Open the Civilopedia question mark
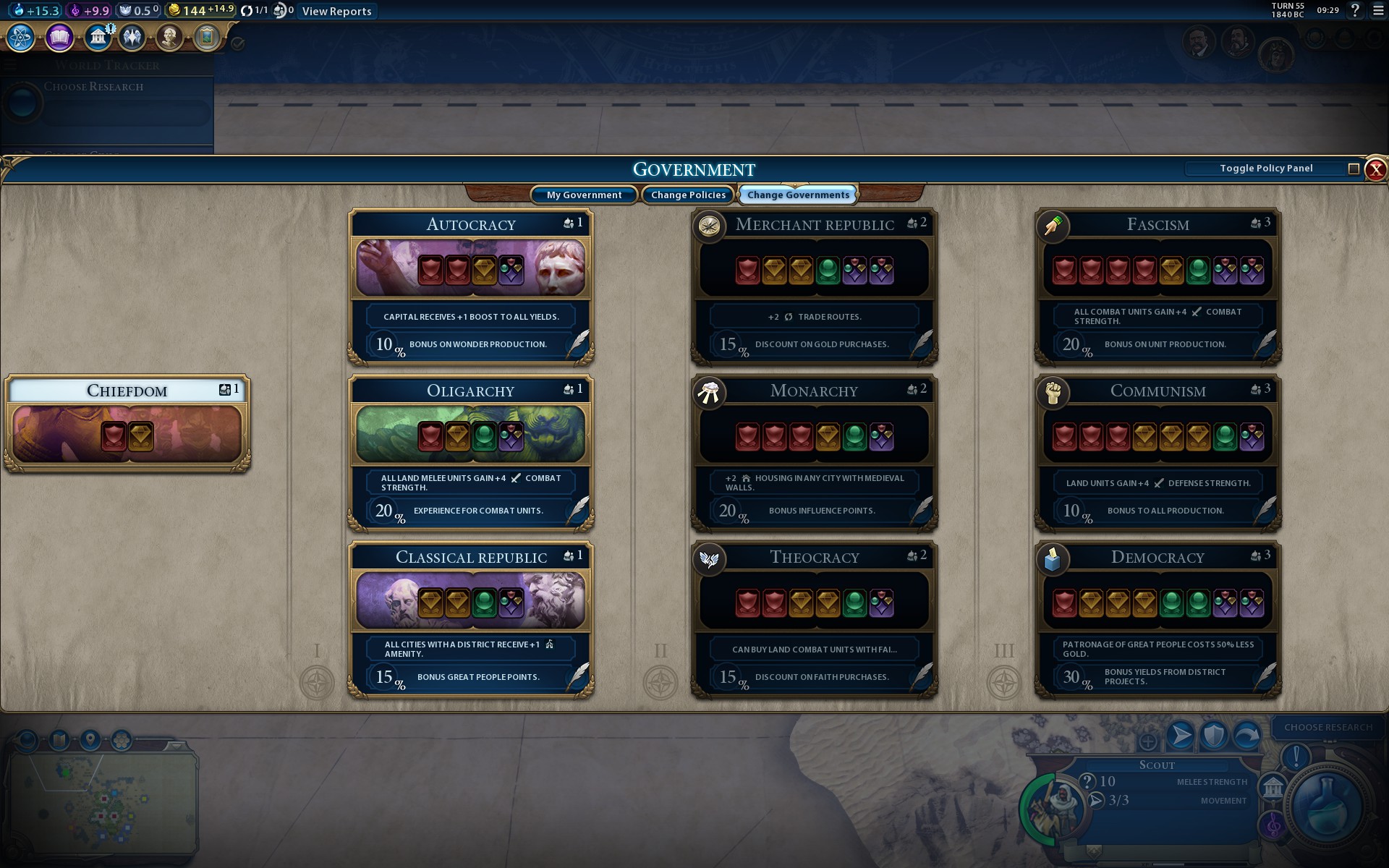 coord(1355,11)
